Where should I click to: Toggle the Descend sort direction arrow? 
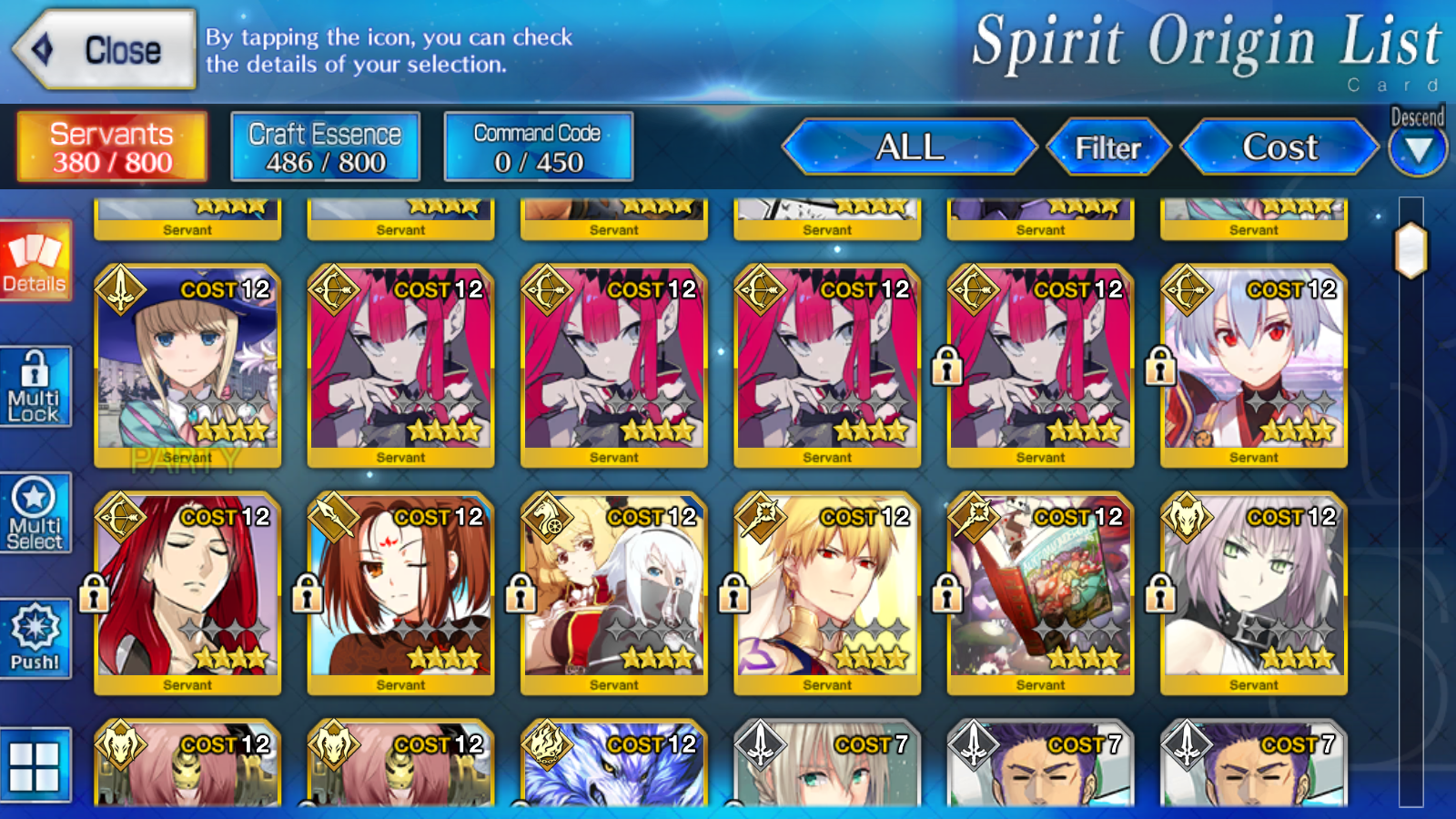[x=1418, y=149]
